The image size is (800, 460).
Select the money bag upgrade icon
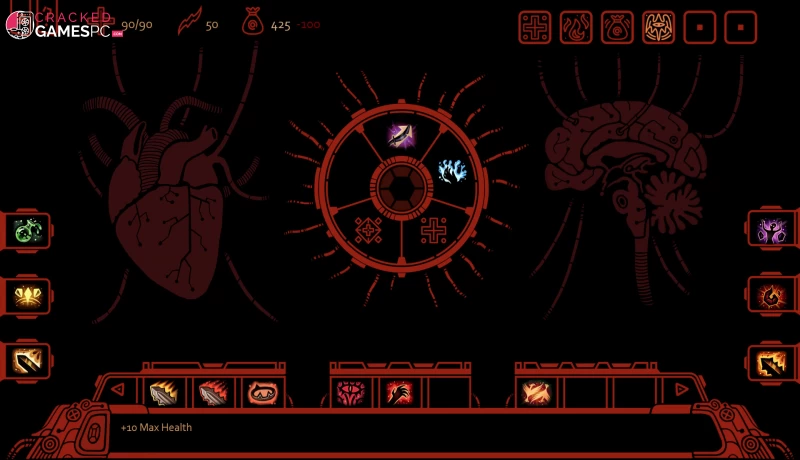(617, 27)
